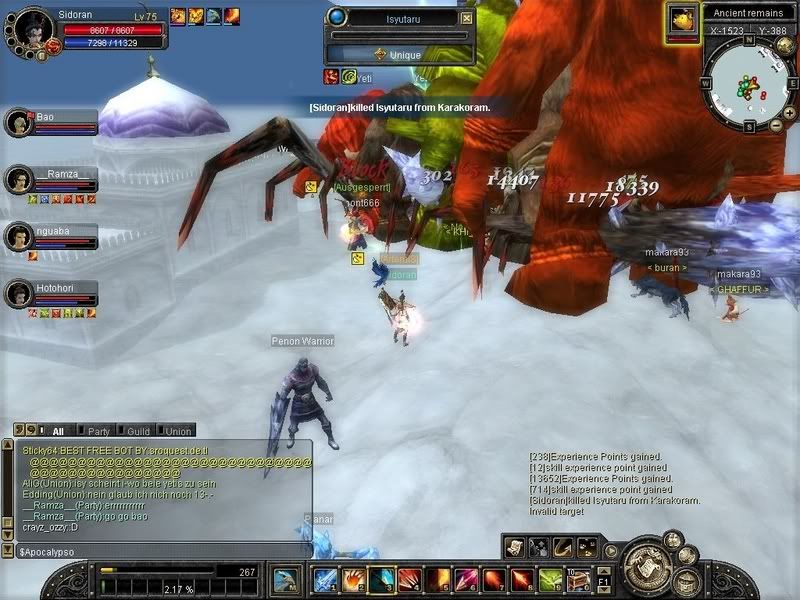Switch chat to the Guild tab
The image size is (800, 600).
(x=137, y=431)
